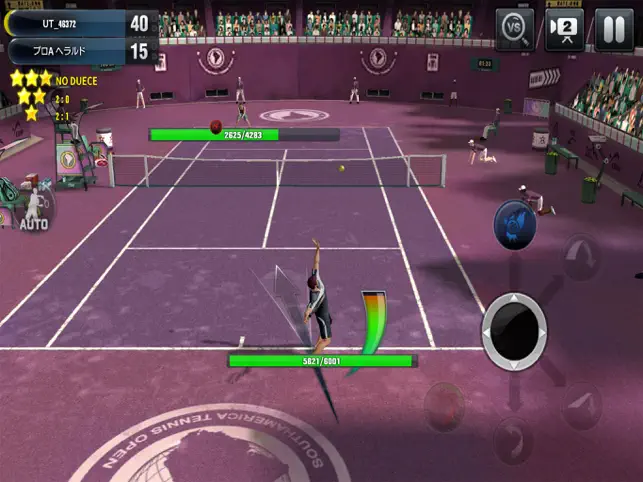Tap the faded upper curved-arrow shot button
The image size is (643, 482).
point(580,257)
